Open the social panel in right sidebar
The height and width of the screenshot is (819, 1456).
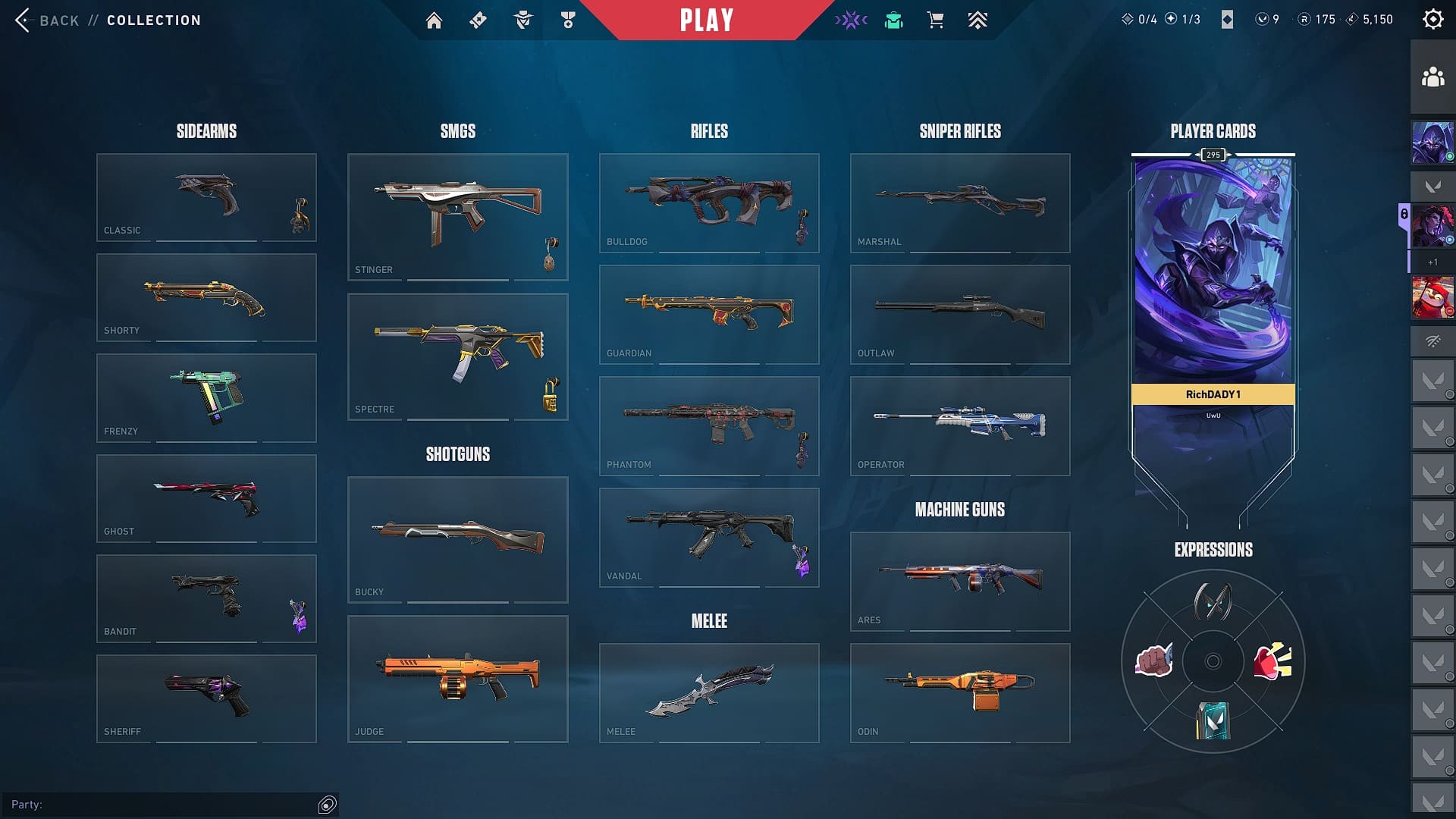coord(1432,75)
